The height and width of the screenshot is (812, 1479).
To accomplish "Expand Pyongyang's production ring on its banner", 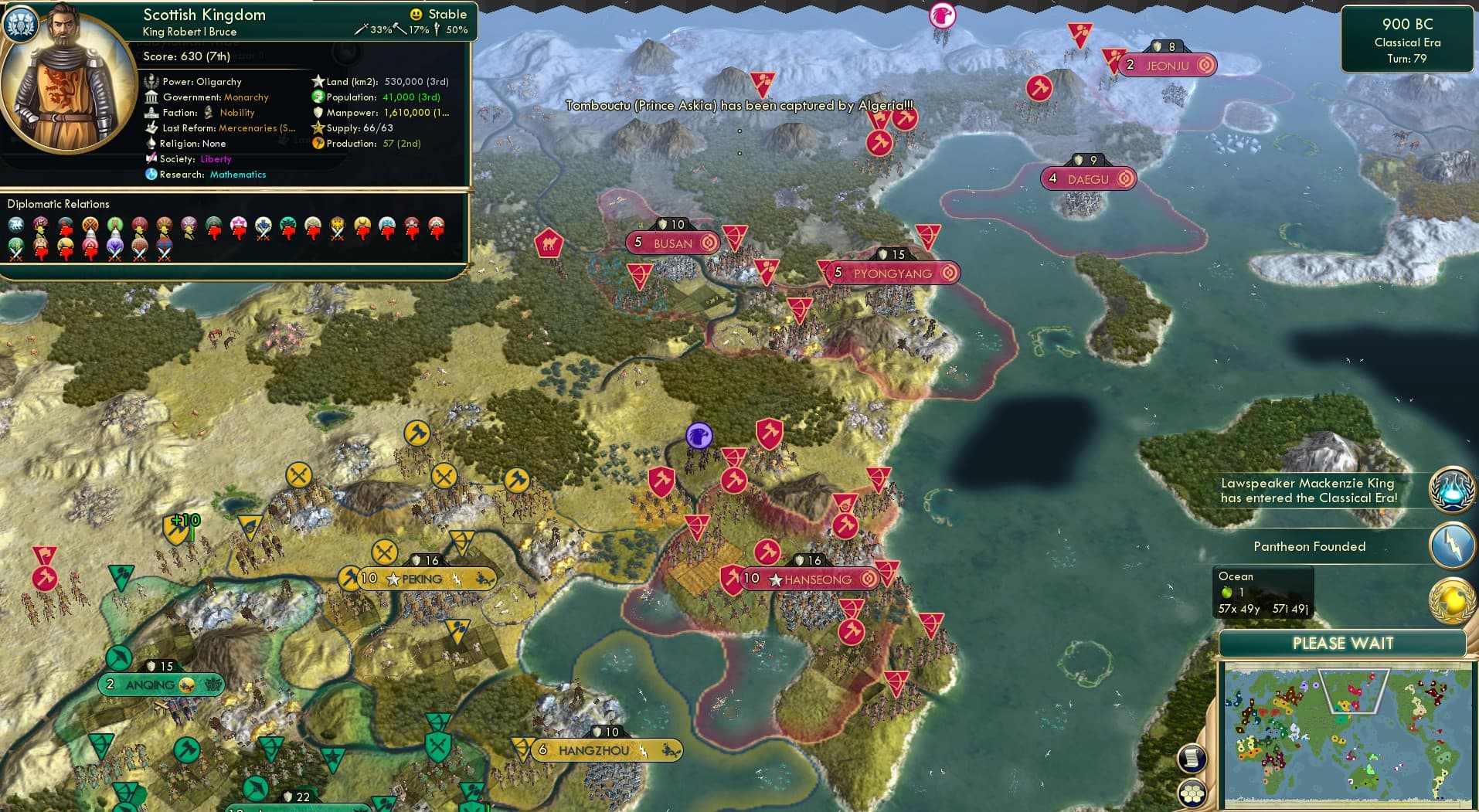I will click(x=949, y=272).
